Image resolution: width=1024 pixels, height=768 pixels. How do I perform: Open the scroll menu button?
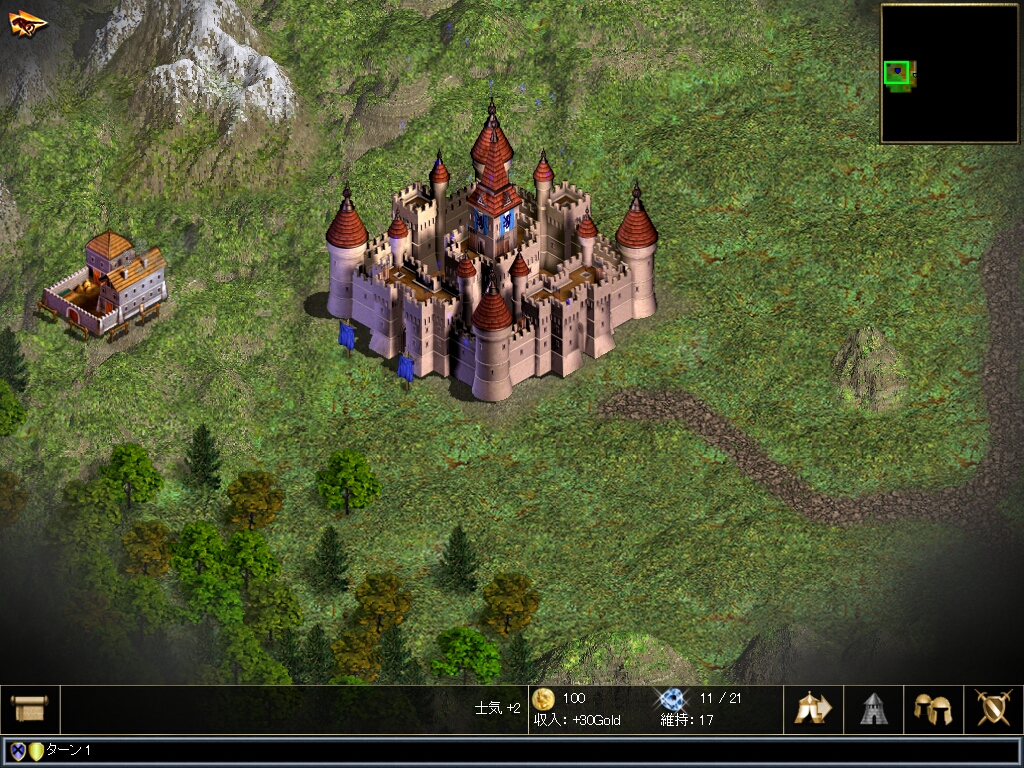click(x=29, y=709)
